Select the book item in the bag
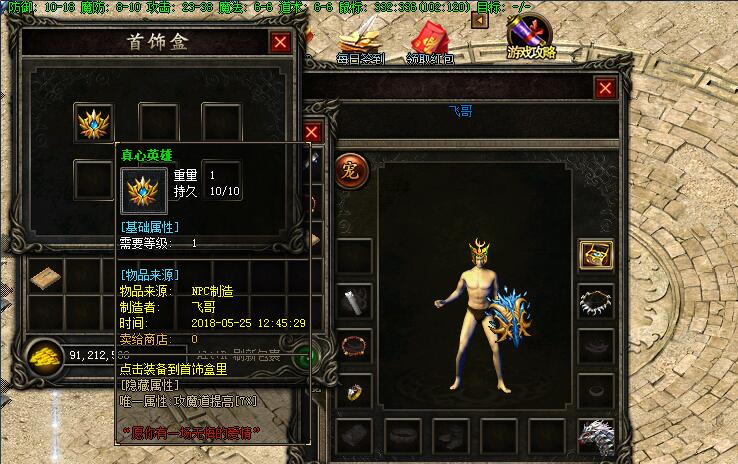Screen dimensions: 738x464 (x=46, y=277)
